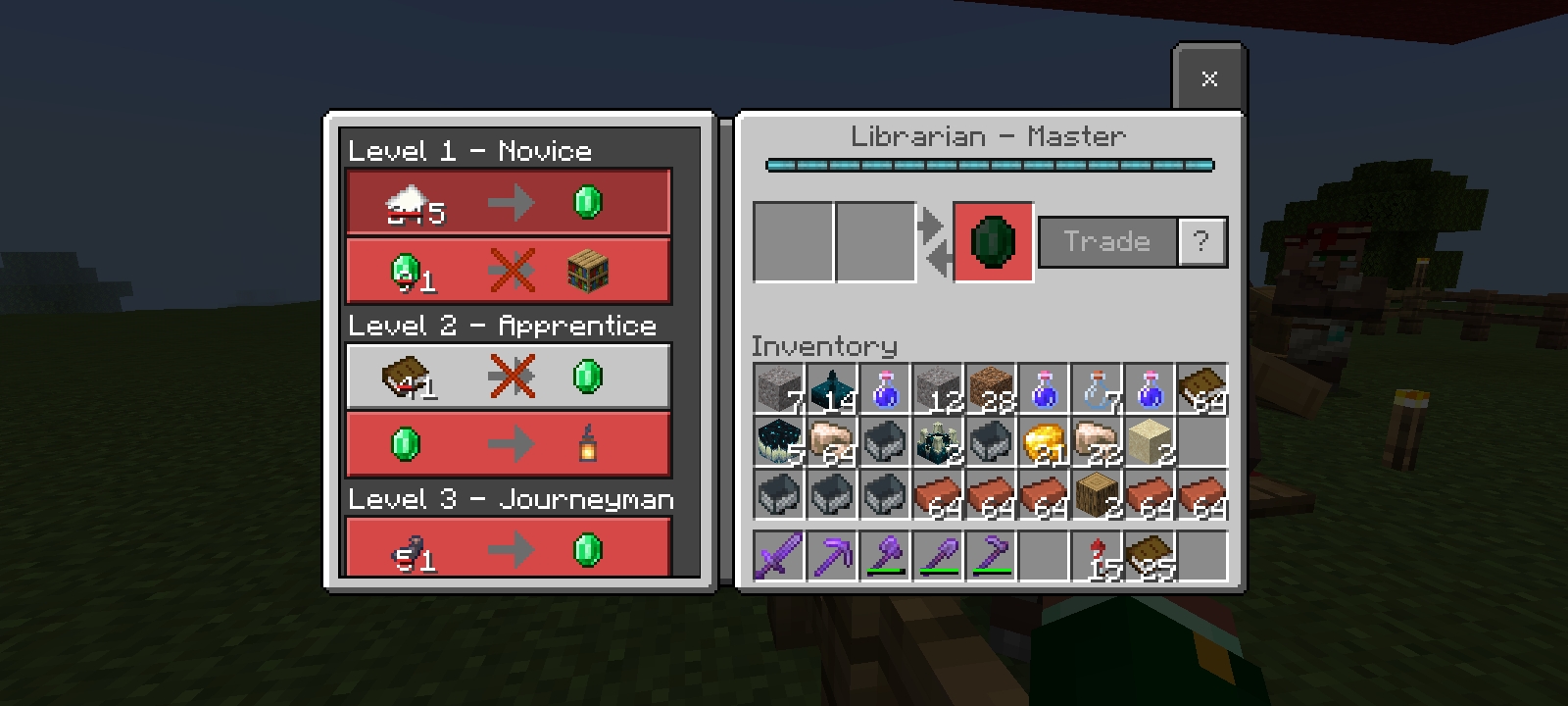Choose the sculk shrieker slot
The width and height of the screenshot is (1568, 706).
tap(938, 441)
